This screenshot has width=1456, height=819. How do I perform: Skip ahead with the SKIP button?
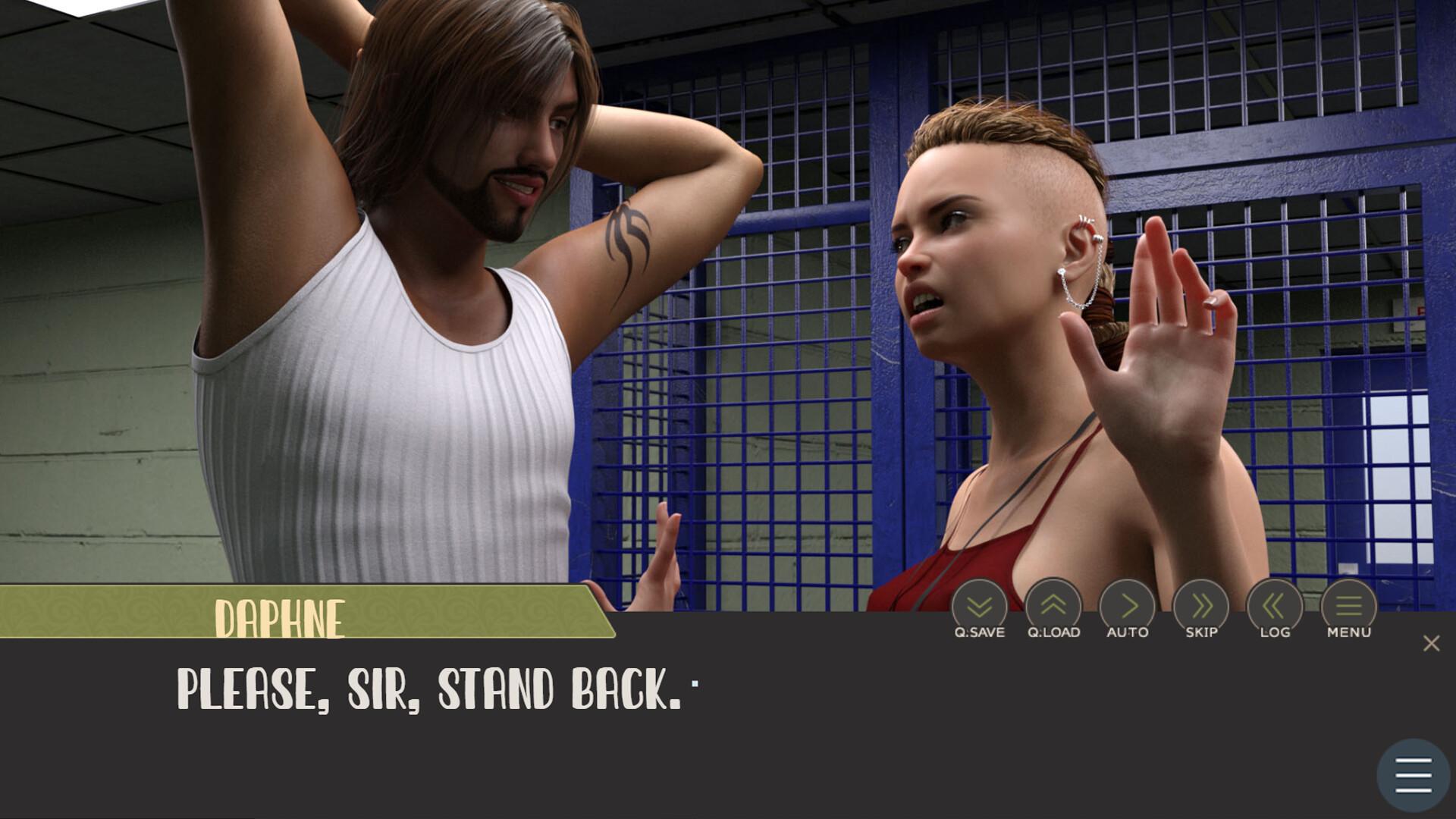pyautogui.click(x=1201, y=607)
